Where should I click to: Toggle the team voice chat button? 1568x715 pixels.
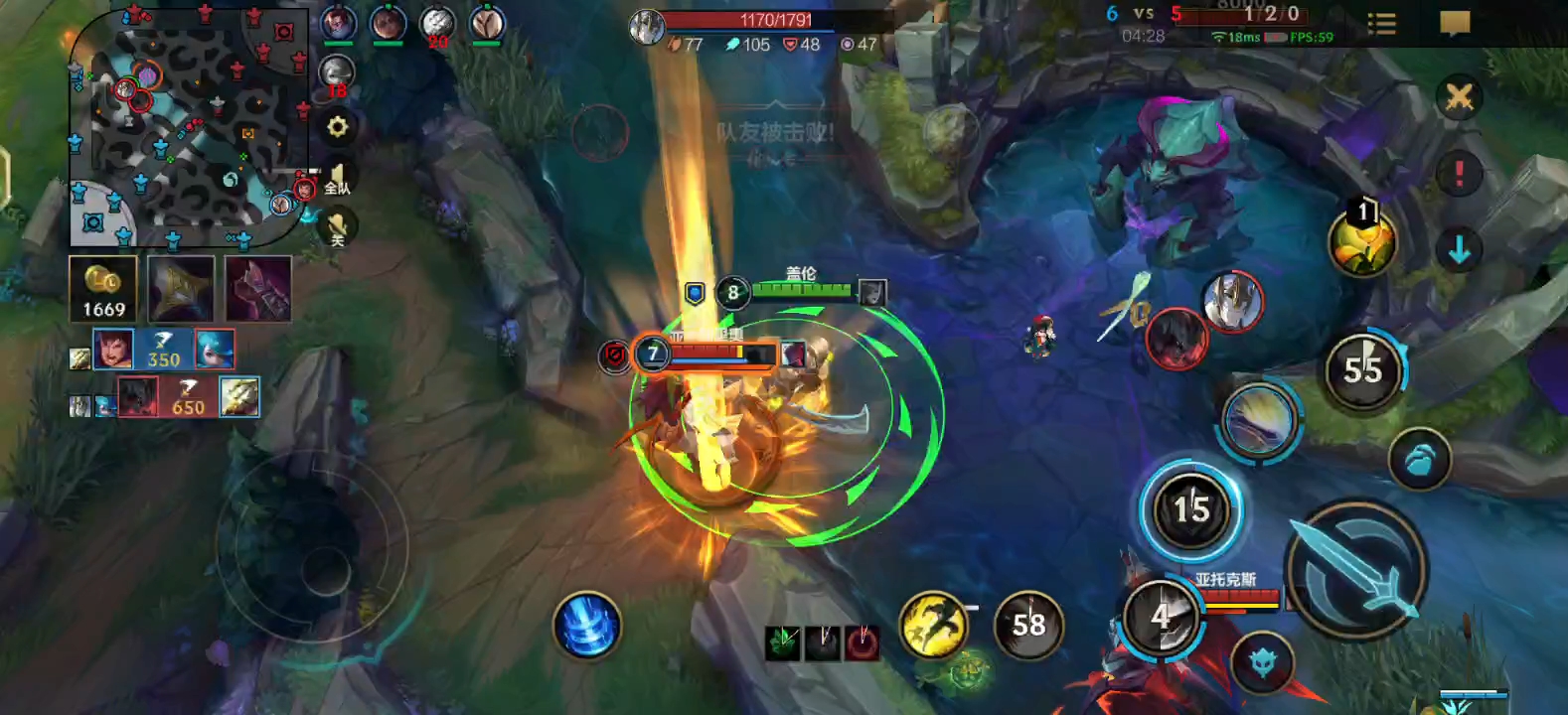click(338, 180)
